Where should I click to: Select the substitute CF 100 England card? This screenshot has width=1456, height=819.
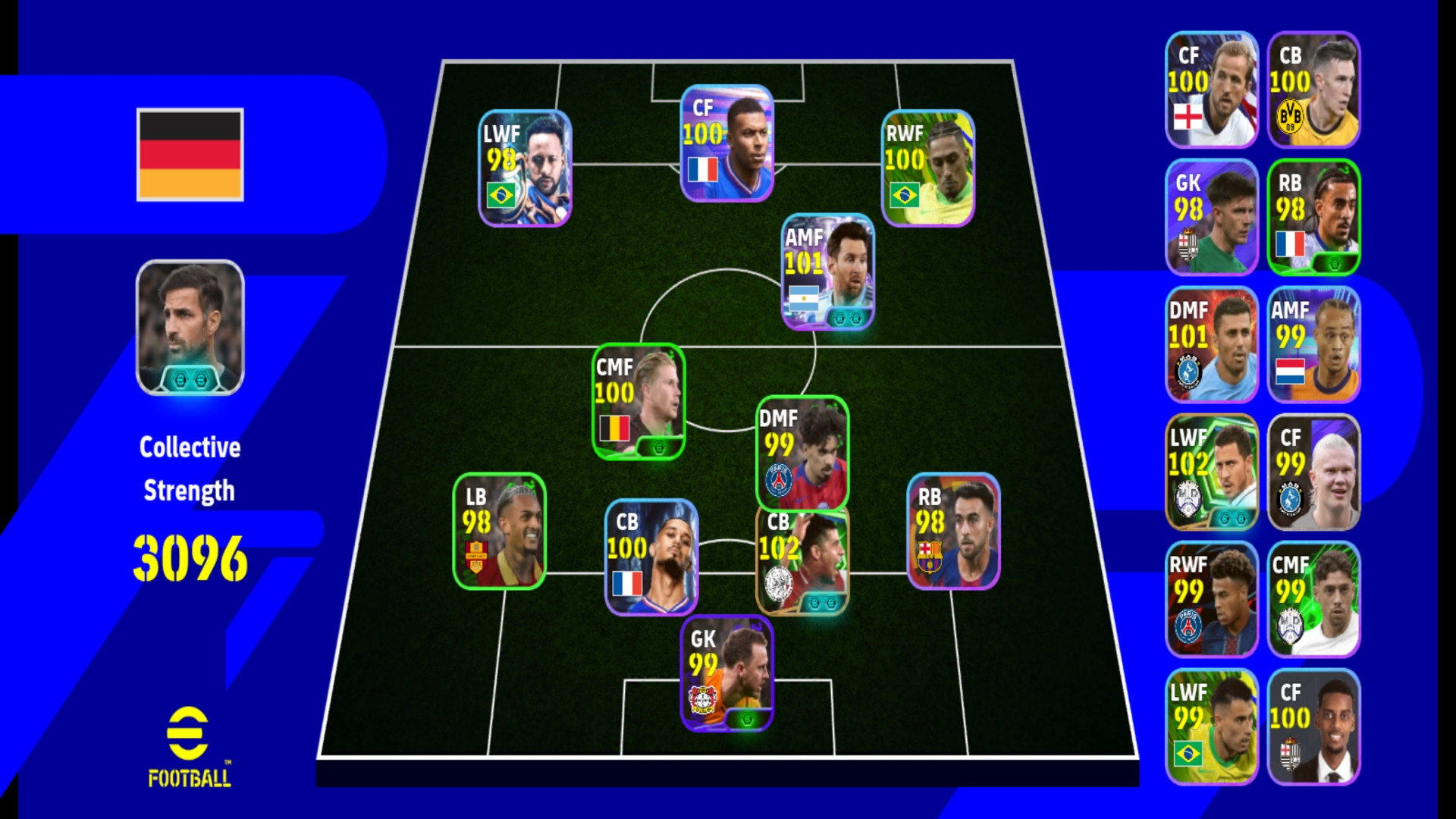tap(1211, 89)
